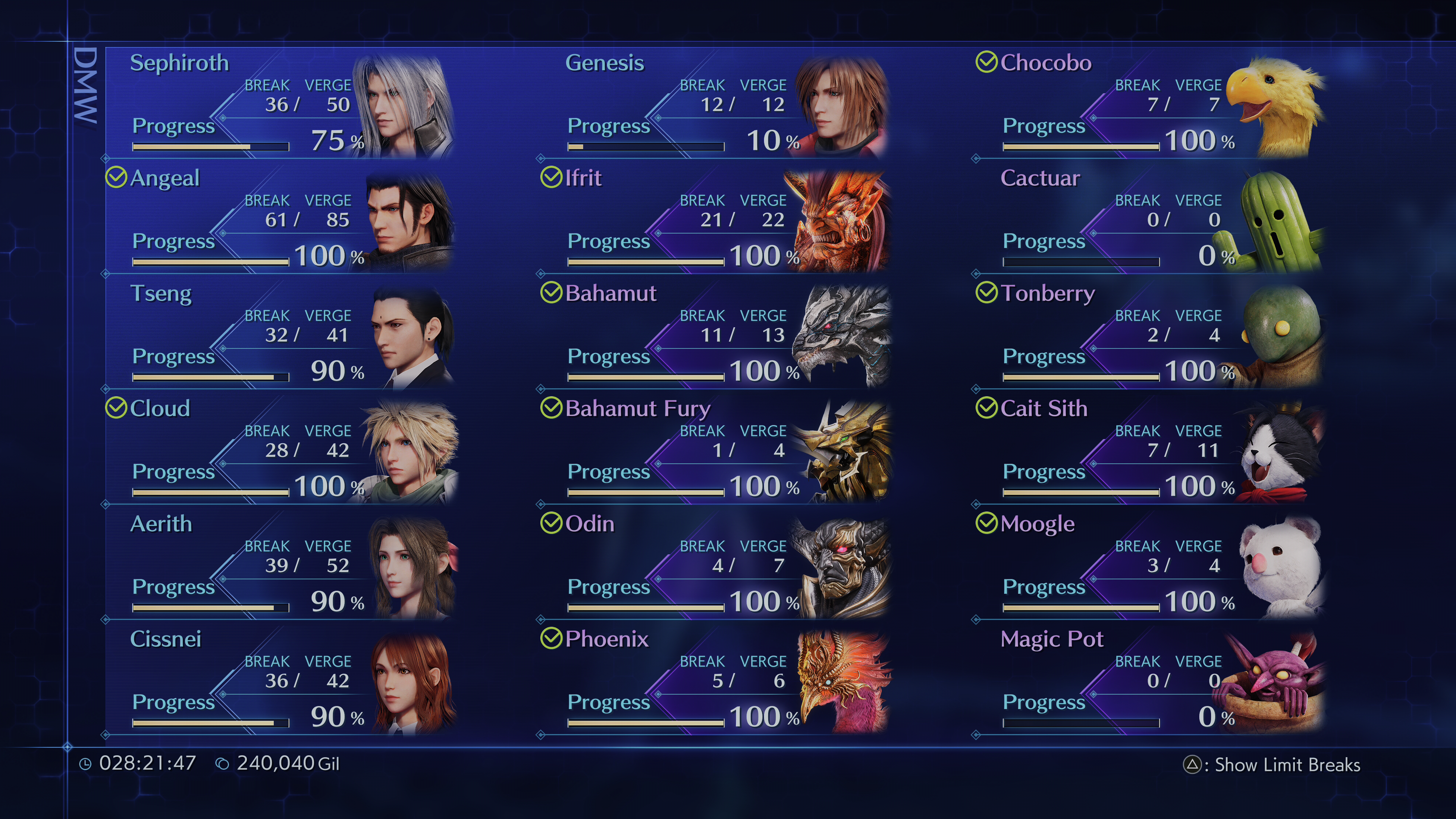Pick the Chocobo DMW entry
The width and height of the screenshot is (1456, 819).
pos(1153,105)
